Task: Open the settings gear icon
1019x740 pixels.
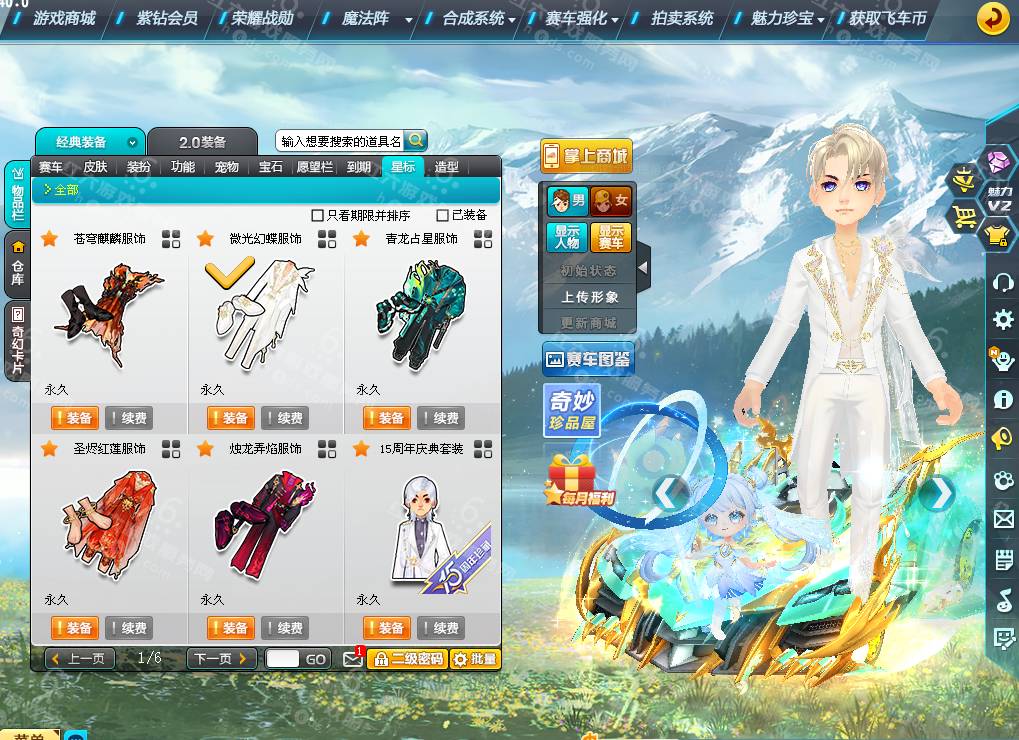Action: click(1003, 320)
